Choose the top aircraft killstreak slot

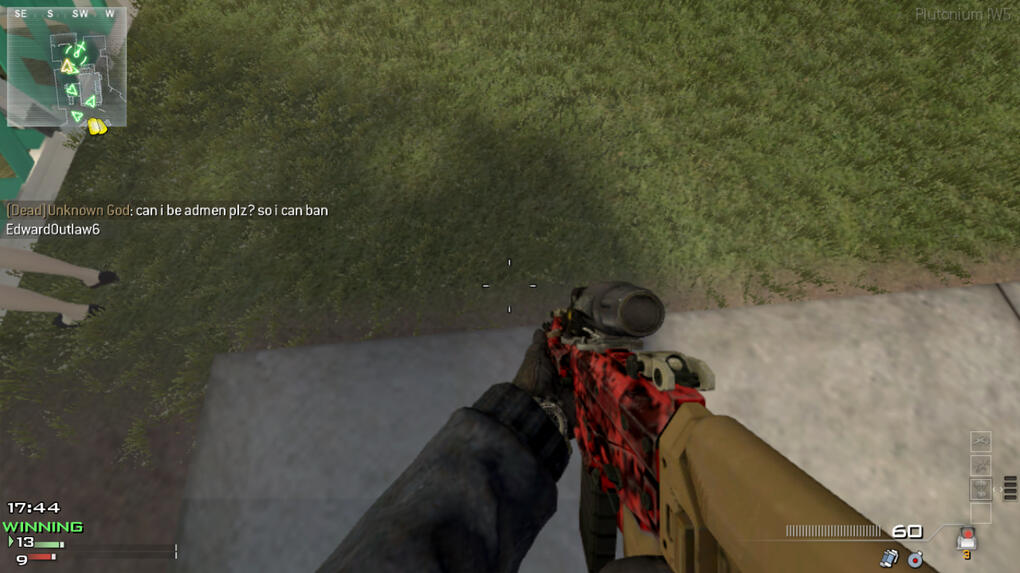coord(980,441)
